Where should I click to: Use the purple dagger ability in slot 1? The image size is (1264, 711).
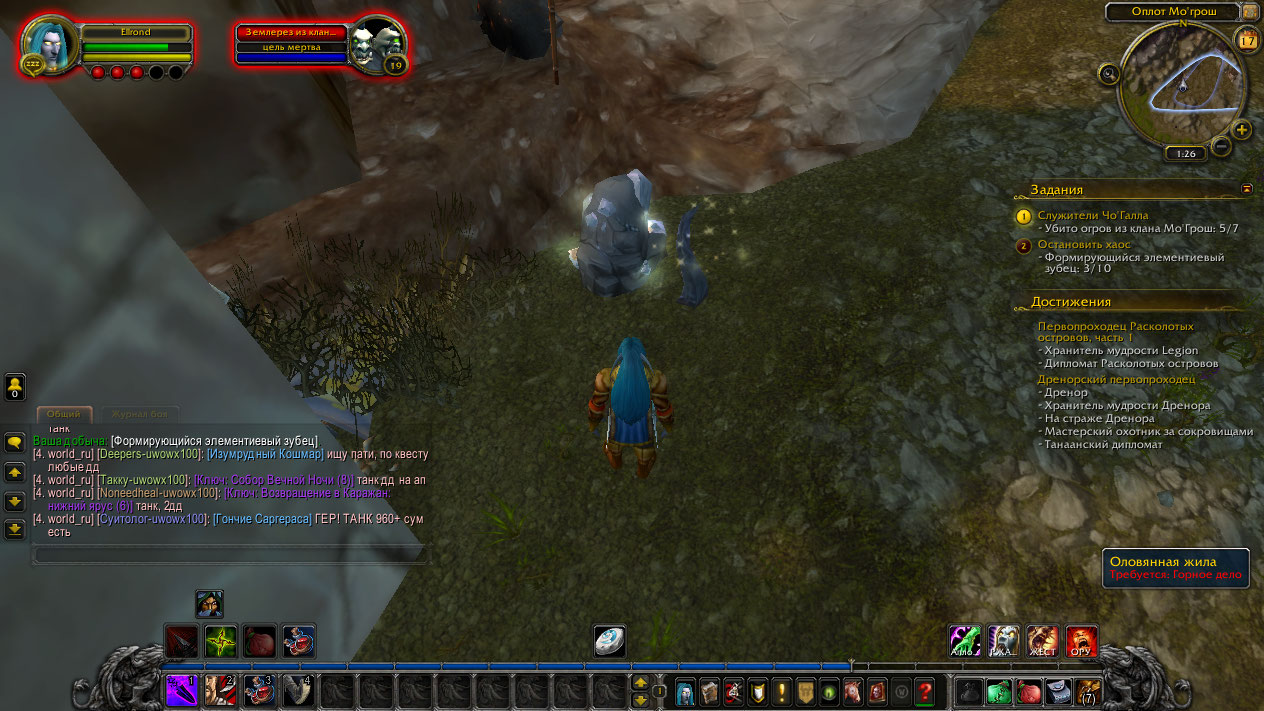tap(182, 690)
